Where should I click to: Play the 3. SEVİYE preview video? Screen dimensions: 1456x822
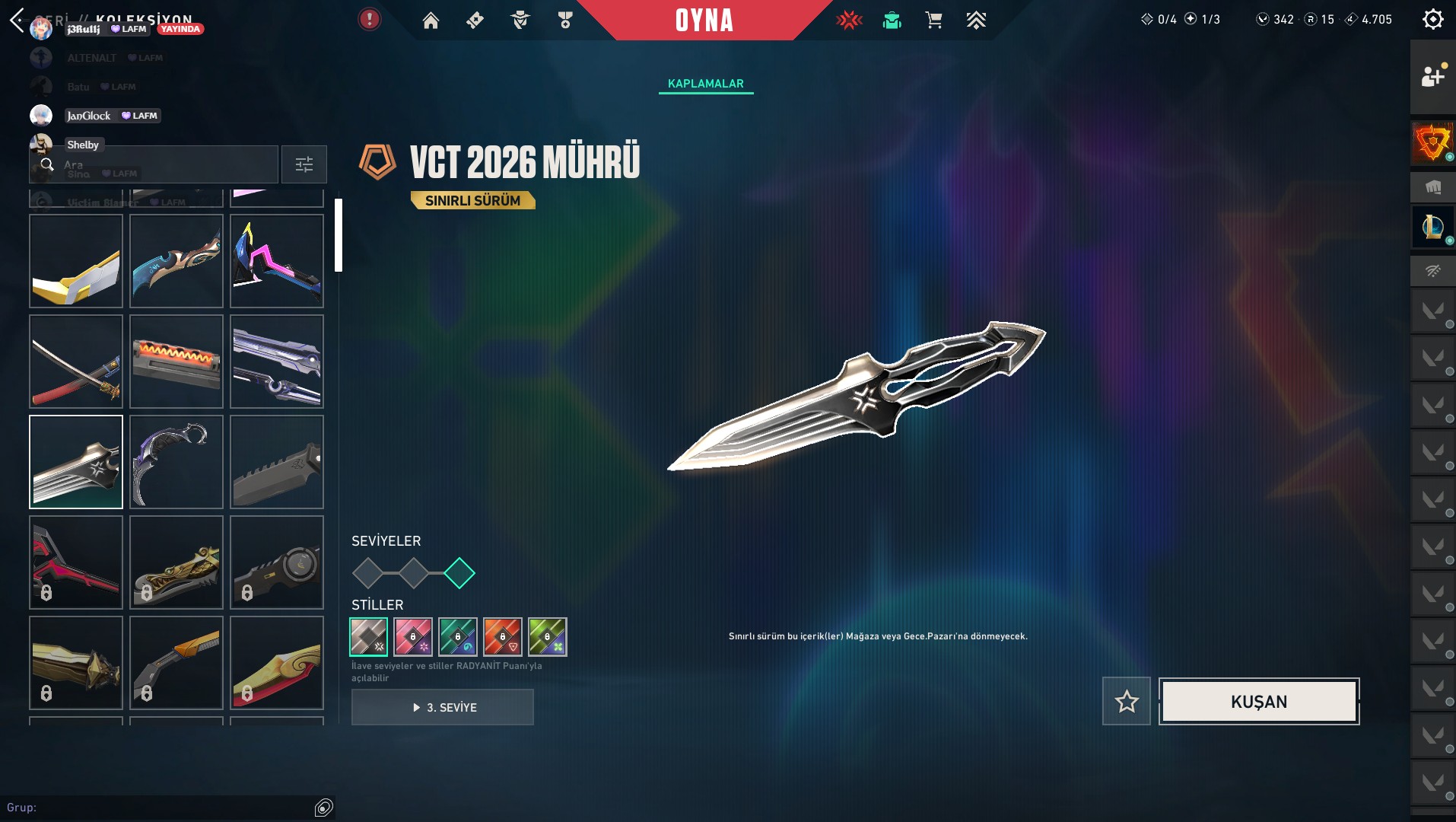click(443, 707)
